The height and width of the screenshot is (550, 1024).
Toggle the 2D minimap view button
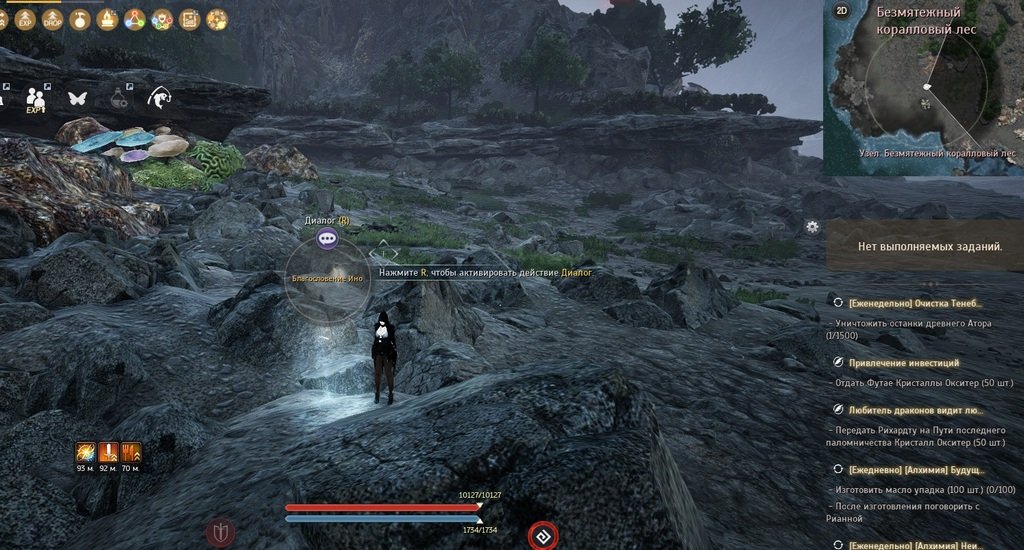[842, 12]
